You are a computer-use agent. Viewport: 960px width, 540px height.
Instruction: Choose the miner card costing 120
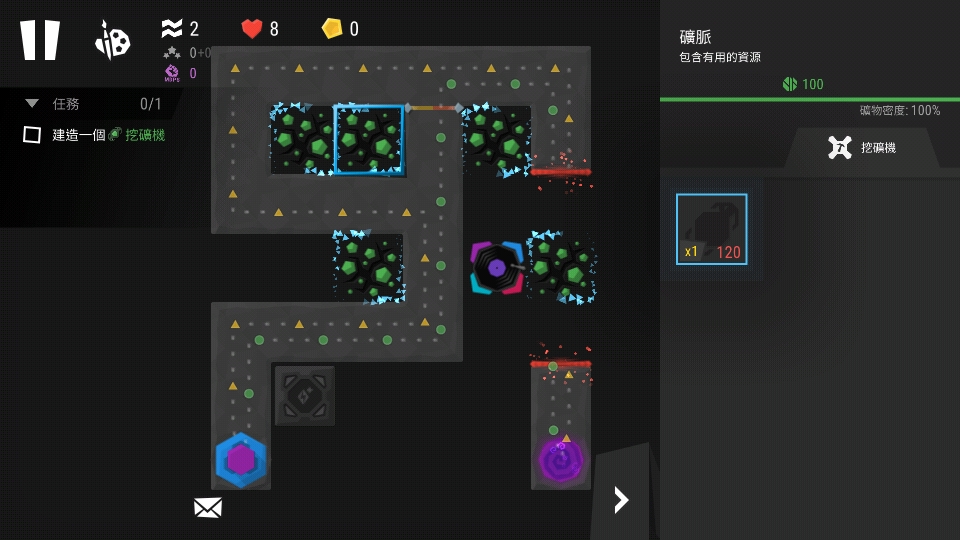coord(711,229)
